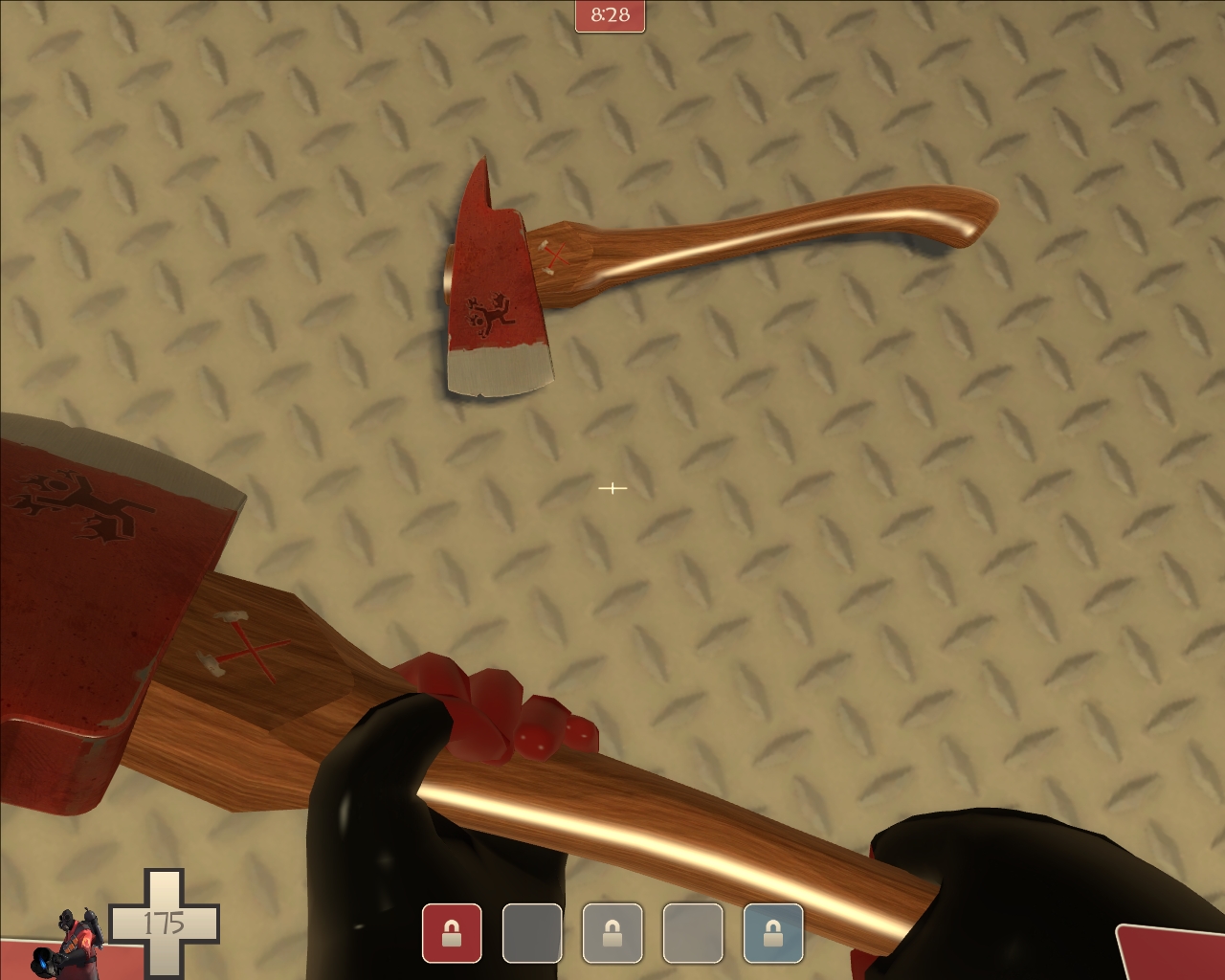
Task: Click the blue team's locked control point icon
Action: coord(775,933)
